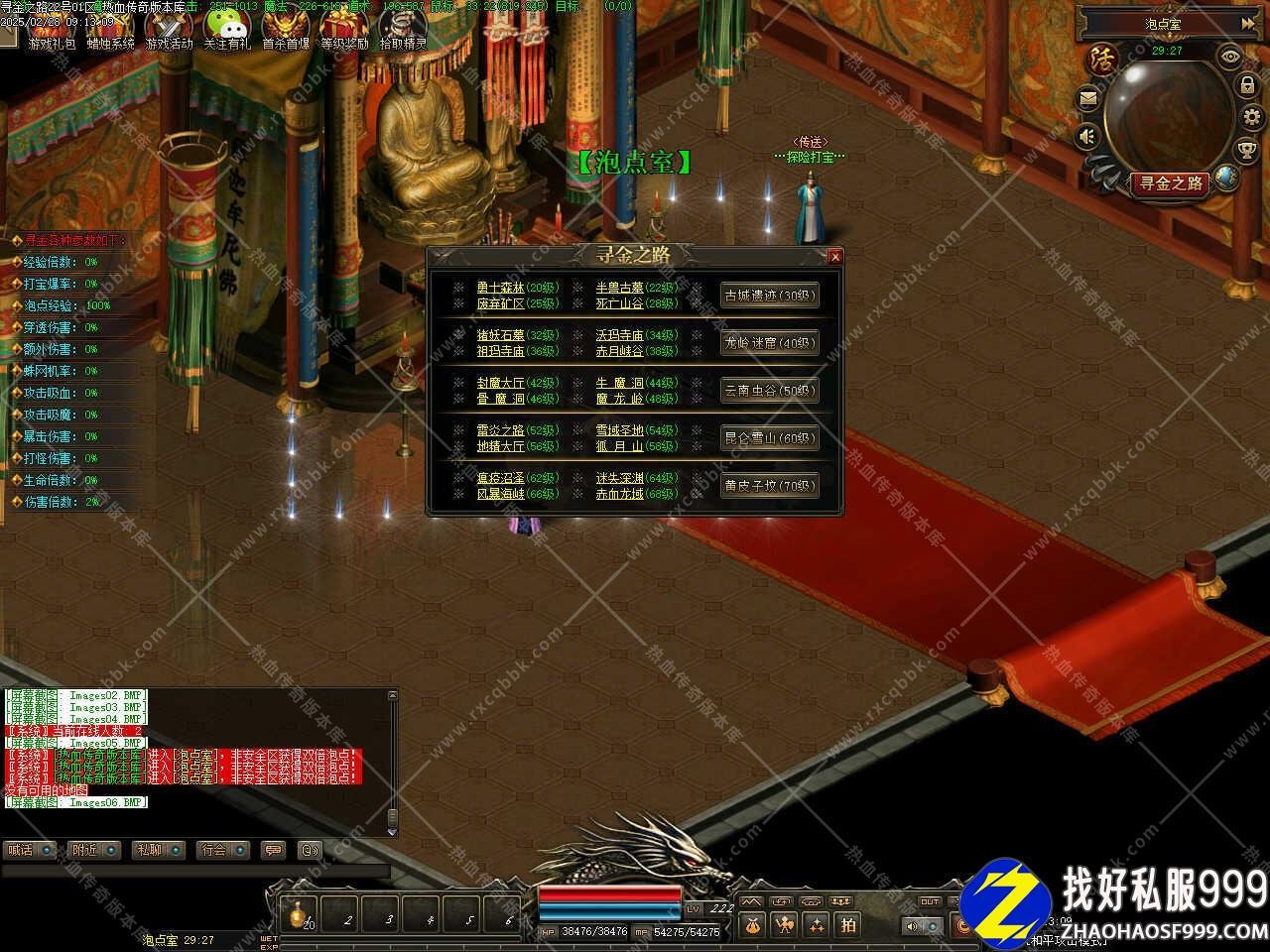Go to 黄皮子坟 (70级)
The height and width of the screenshot is (952, 1270).
(769, 486)
